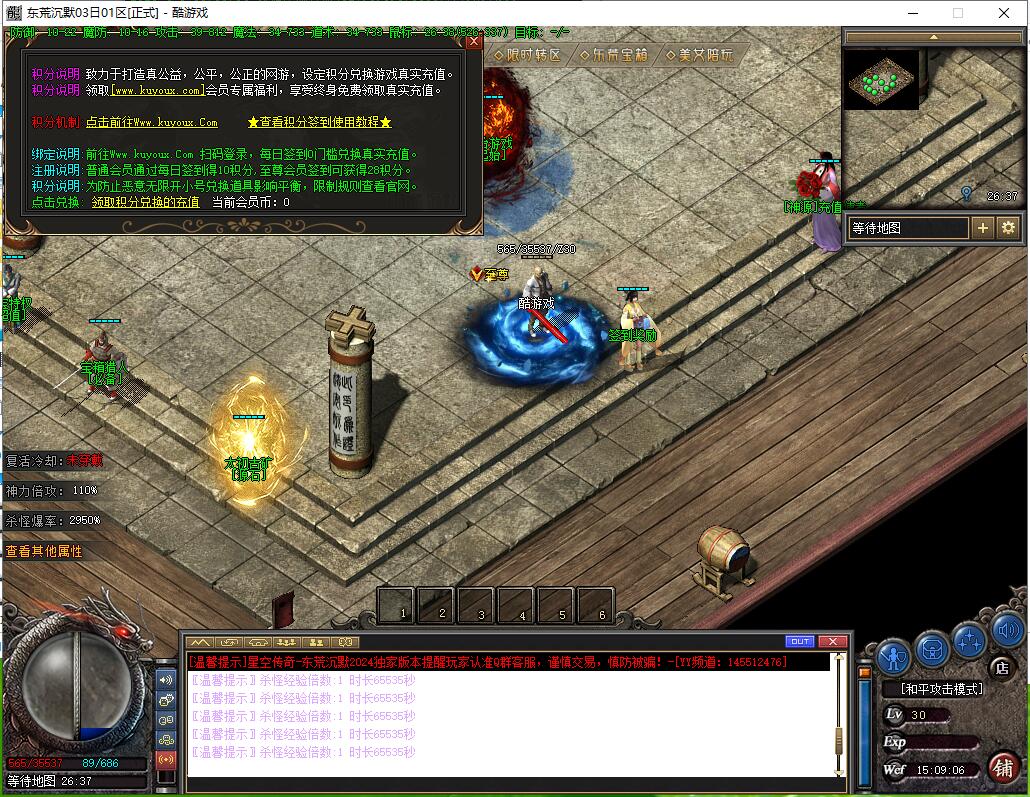
Task: Follow the 点击前往Www.kuyoux.Com link
Action: pos(151,122)
